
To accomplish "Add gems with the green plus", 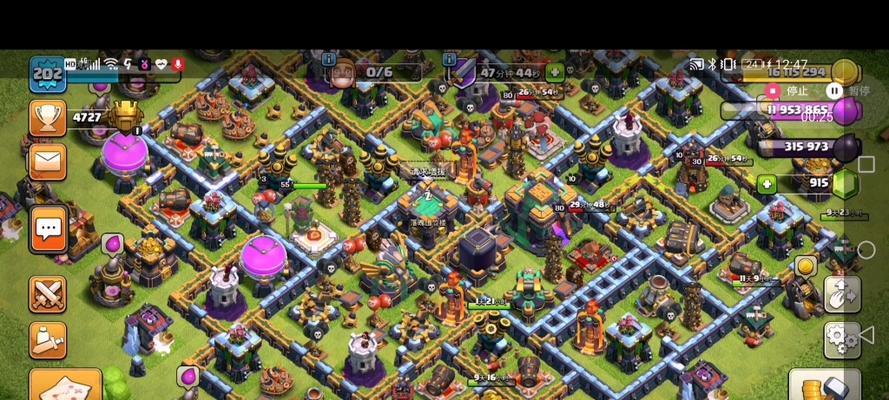I will coord(767,184).
